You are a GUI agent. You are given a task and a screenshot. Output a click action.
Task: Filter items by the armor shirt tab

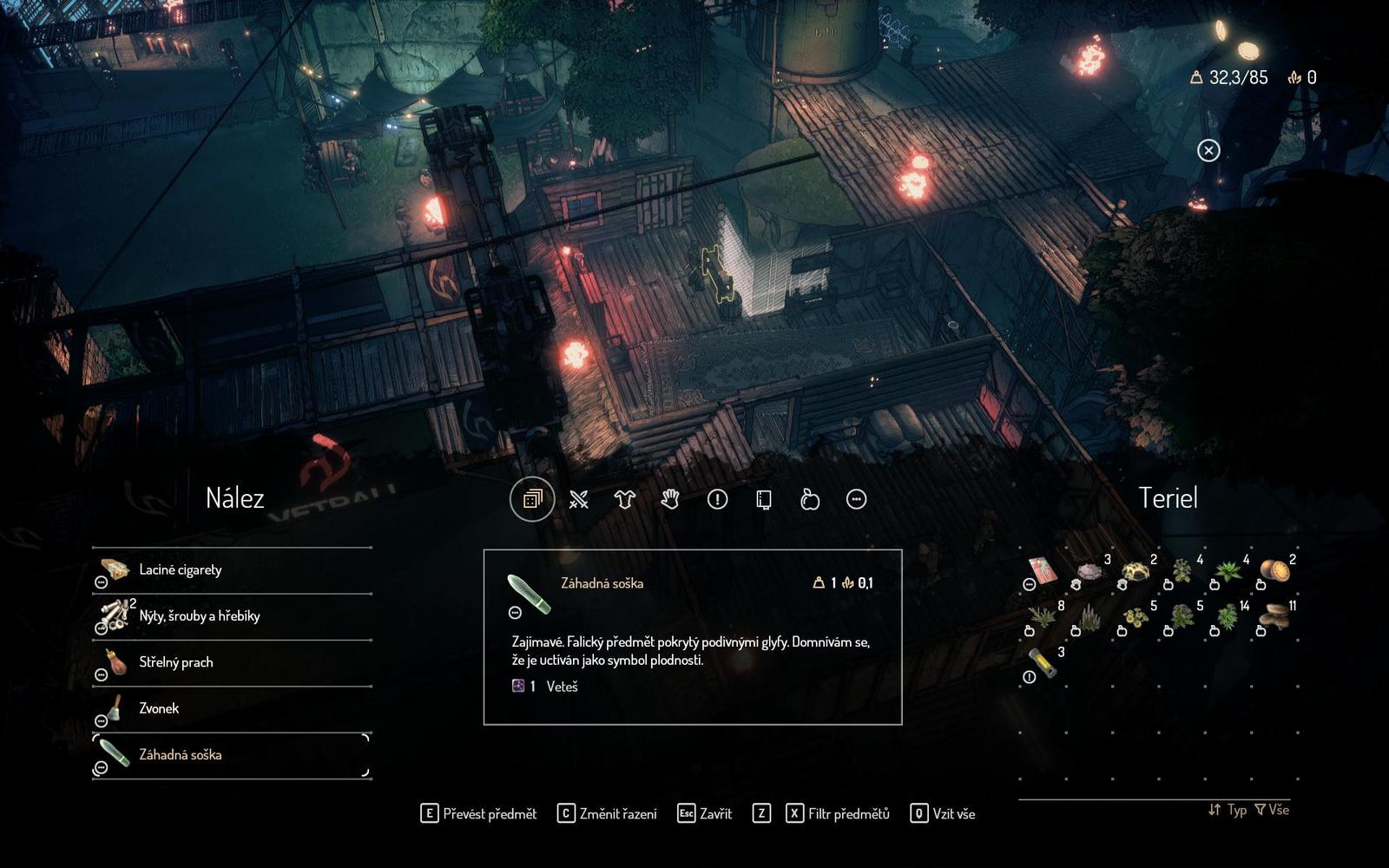[x=625, y=499]
